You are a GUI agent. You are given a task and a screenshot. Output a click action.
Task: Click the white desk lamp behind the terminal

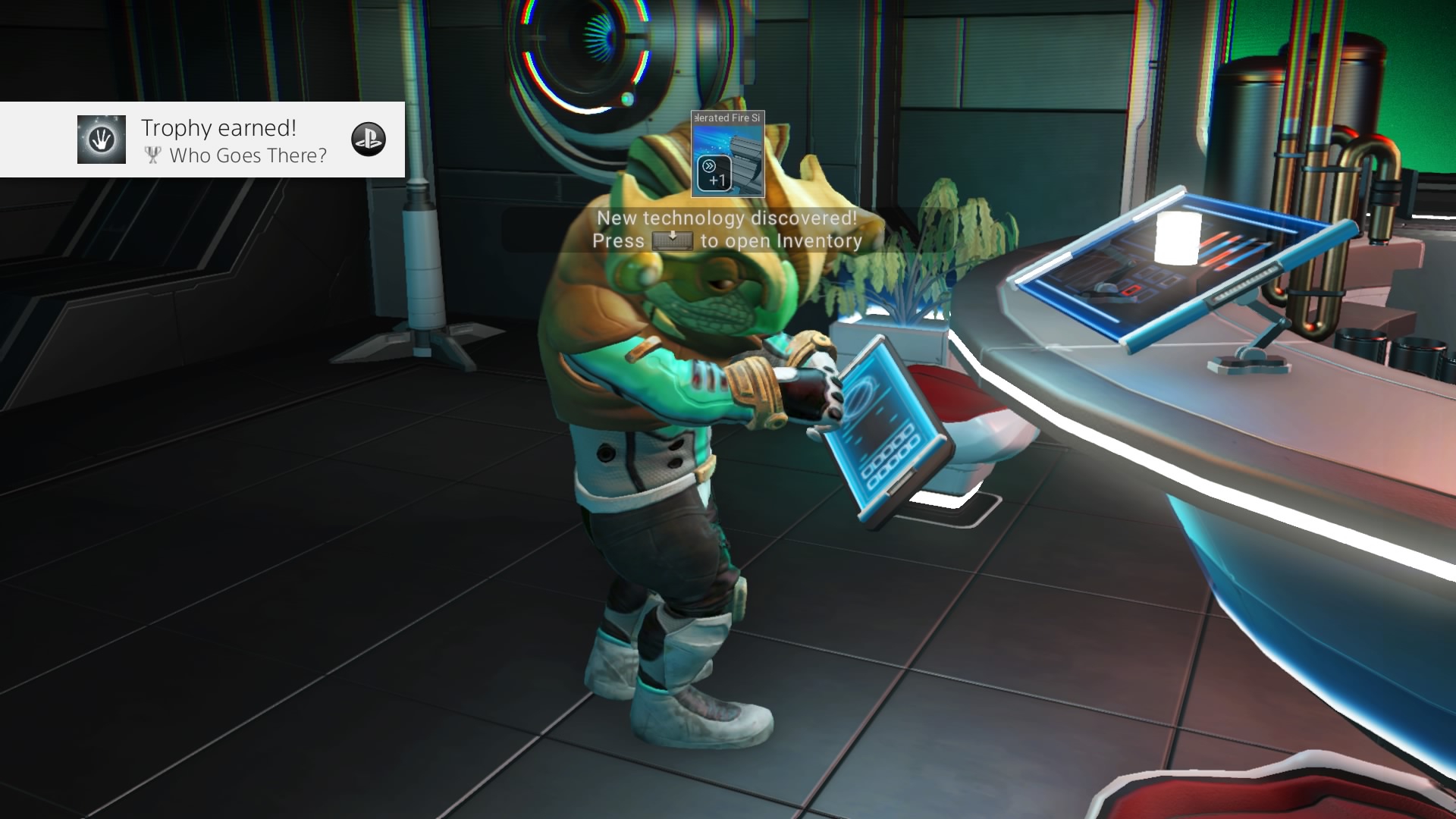pyautogui.click(x=1178, y=237)
